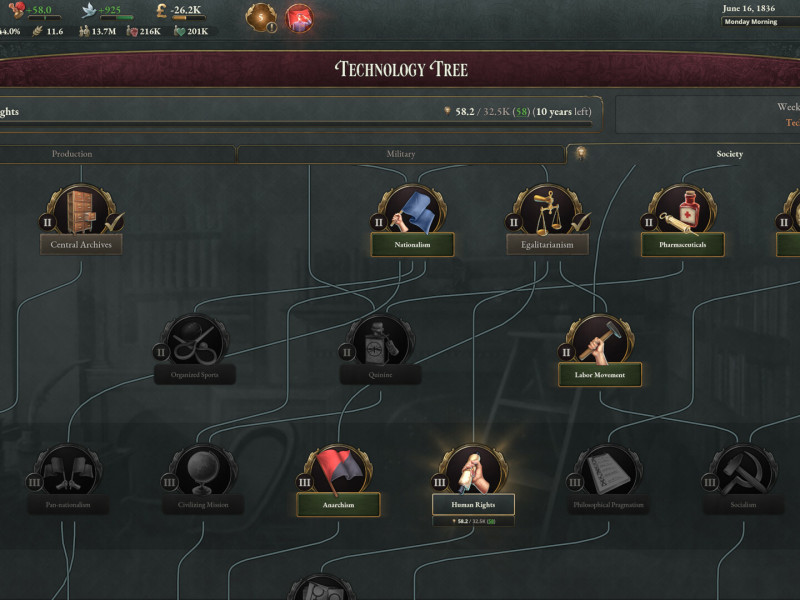
Task: Choose the Philosophical Pragmatism technology
Action: [x=608, y=505]
